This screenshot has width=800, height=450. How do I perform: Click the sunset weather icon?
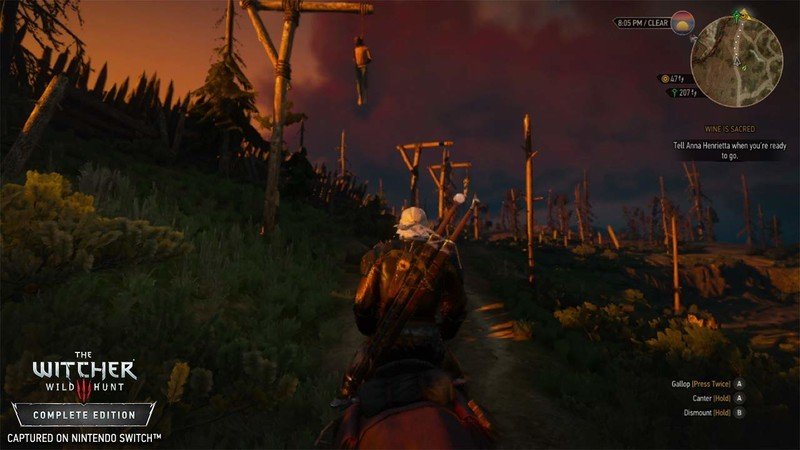[684, 21]
